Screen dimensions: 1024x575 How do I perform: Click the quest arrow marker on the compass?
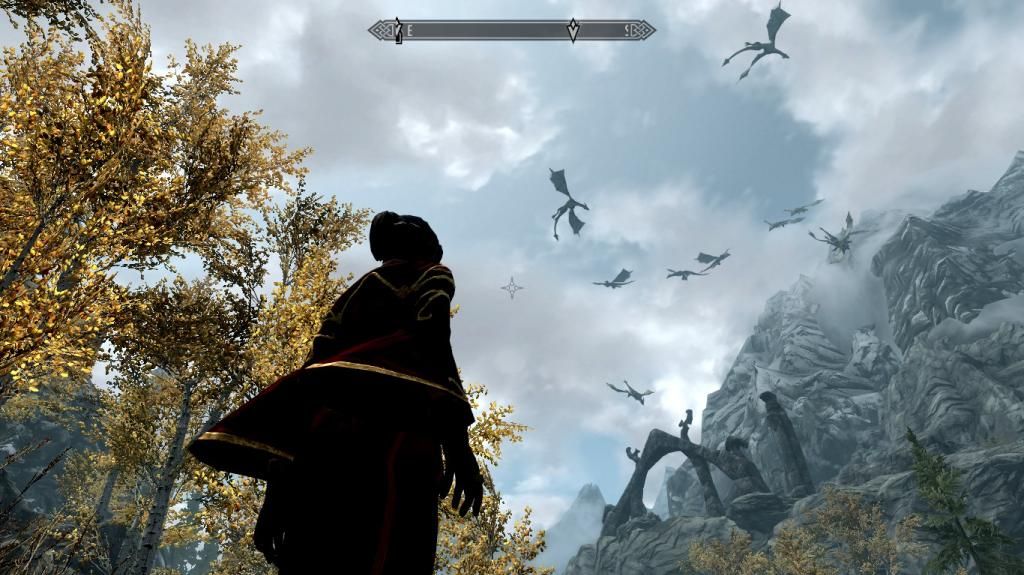[573, 30]
